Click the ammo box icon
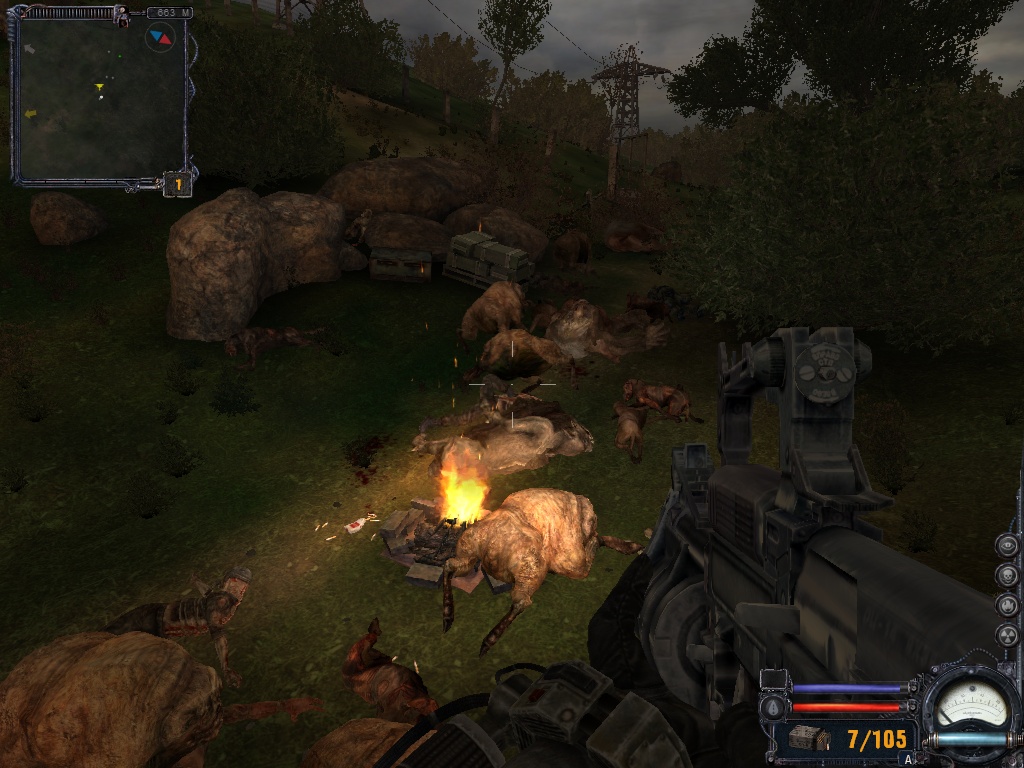Screen dimensions: 1024x768 coord(808,739)
